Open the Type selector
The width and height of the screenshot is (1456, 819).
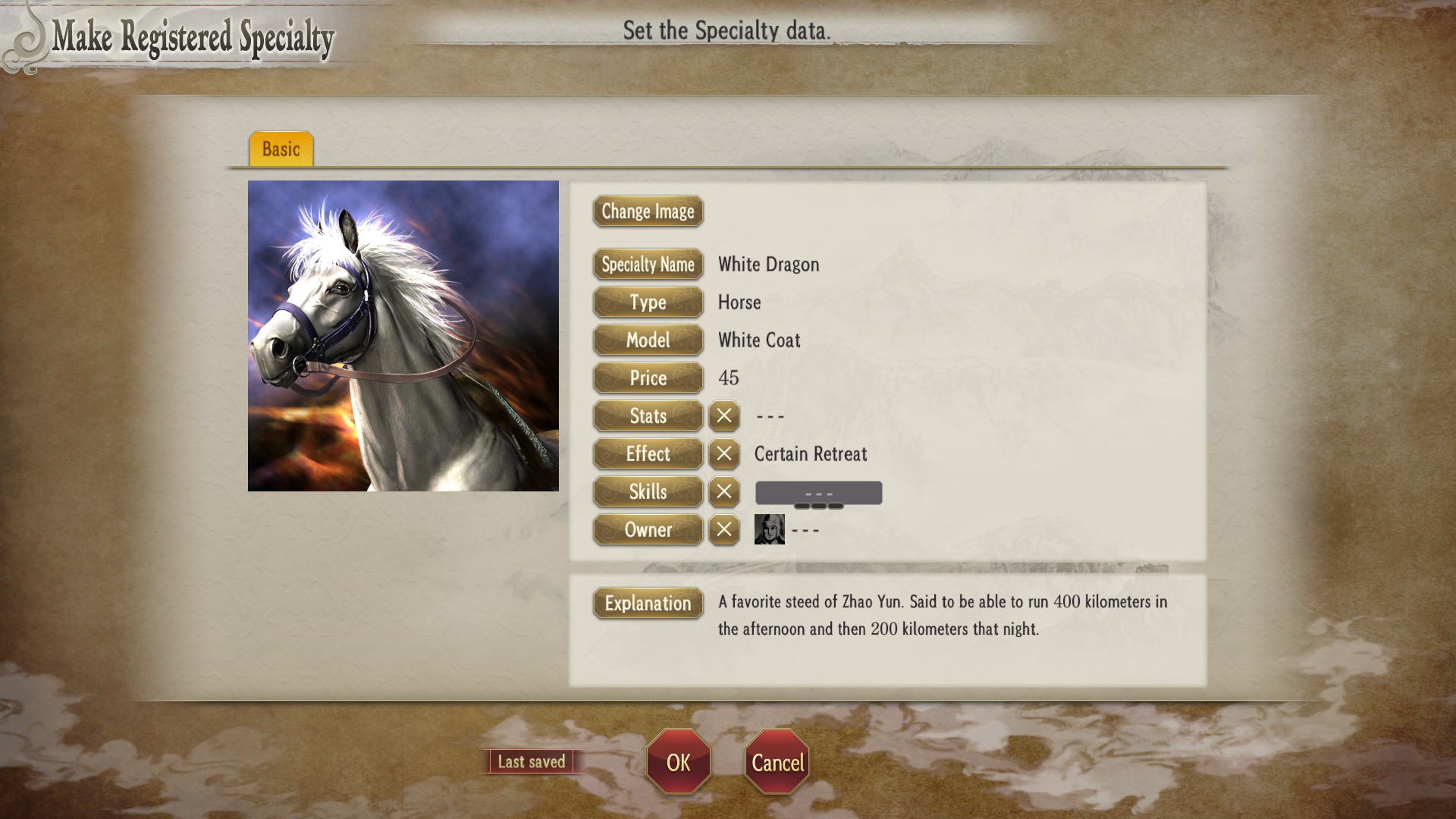pos(648,303)
